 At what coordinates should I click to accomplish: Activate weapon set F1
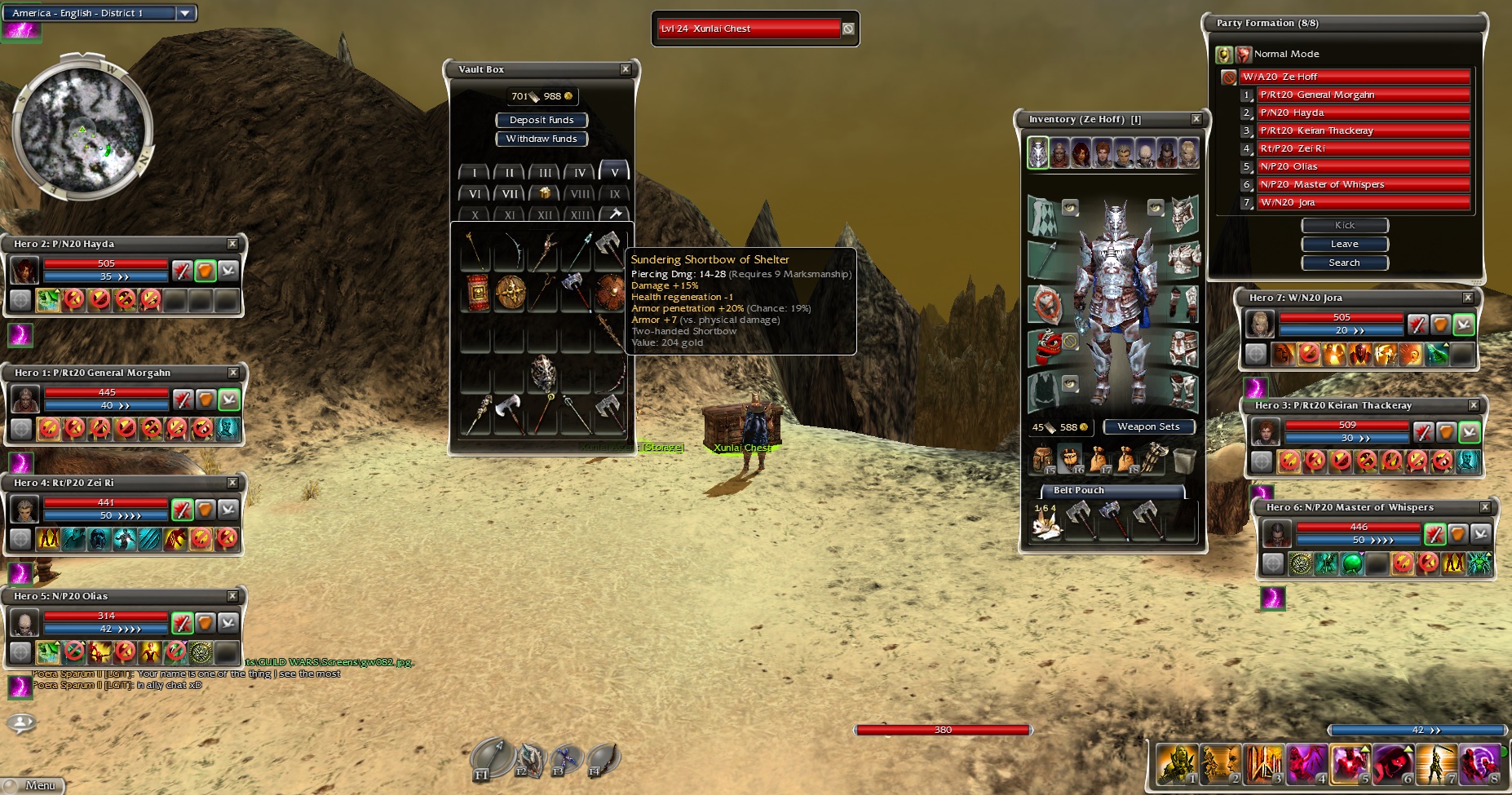pyautogui.click(x=491, y=758)
